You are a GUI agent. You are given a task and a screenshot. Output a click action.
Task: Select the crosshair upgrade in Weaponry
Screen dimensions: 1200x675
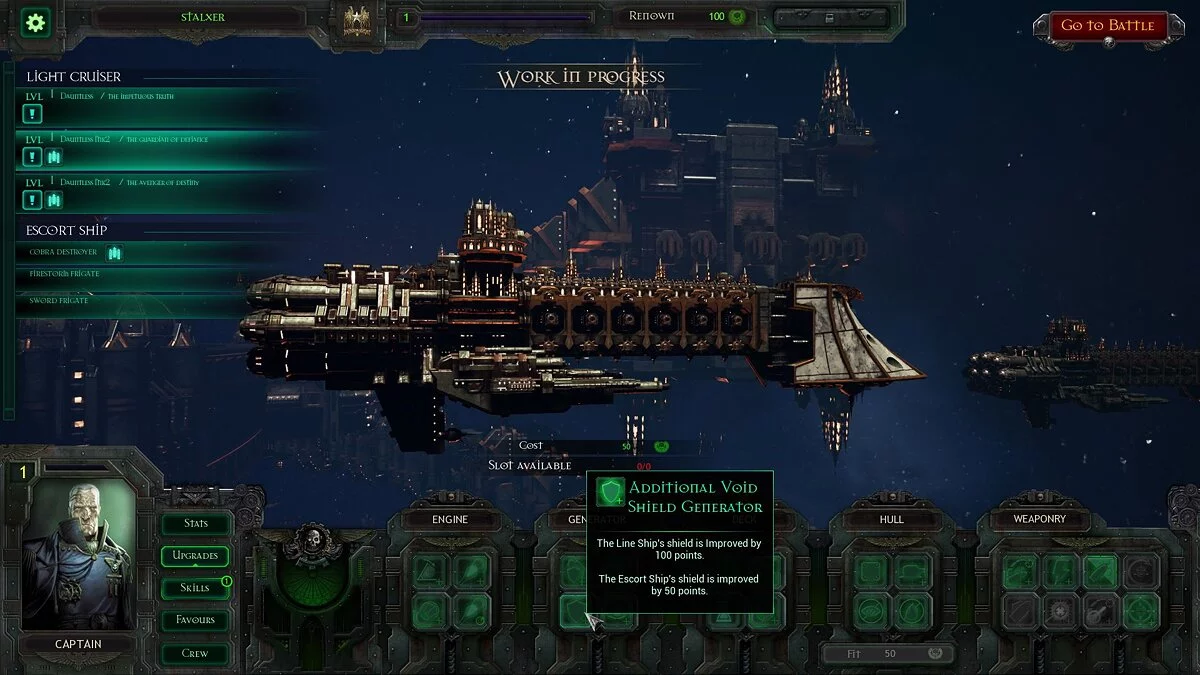point(1140,610)
